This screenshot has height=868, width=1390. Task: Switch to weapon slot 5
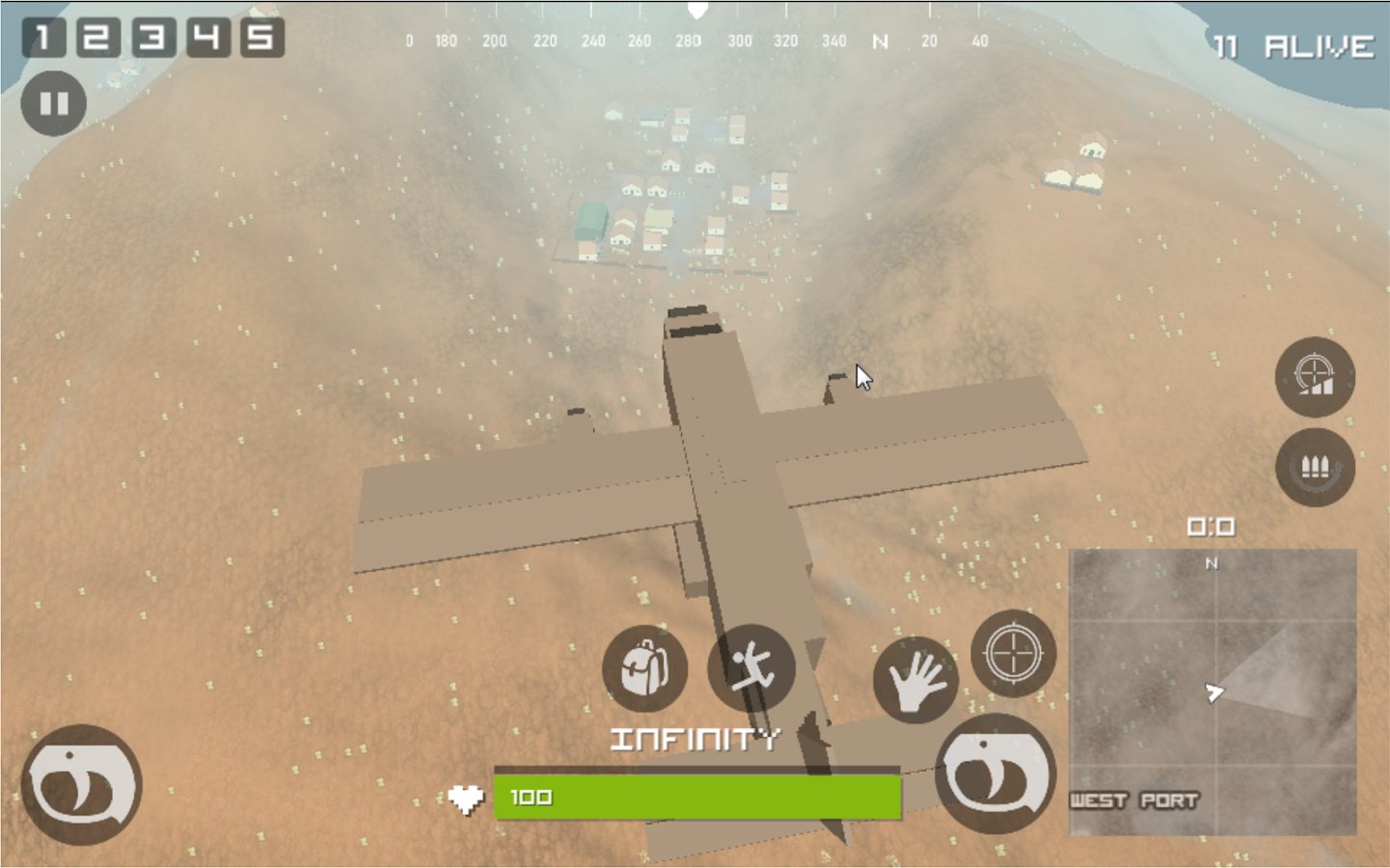(x=261, y=38)
